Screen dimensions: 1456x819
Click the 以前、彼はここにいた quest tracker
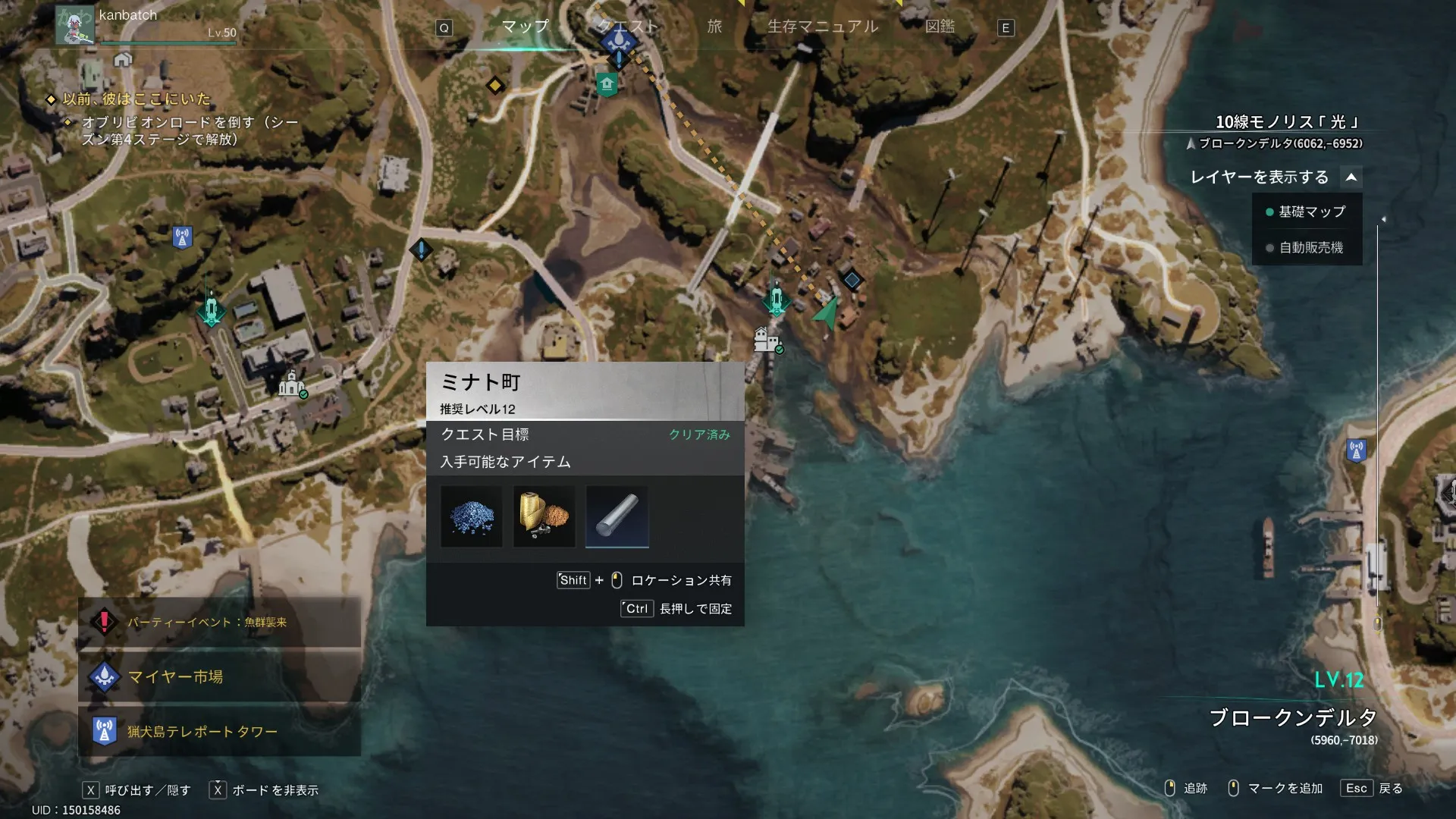(x=136, y=99)
